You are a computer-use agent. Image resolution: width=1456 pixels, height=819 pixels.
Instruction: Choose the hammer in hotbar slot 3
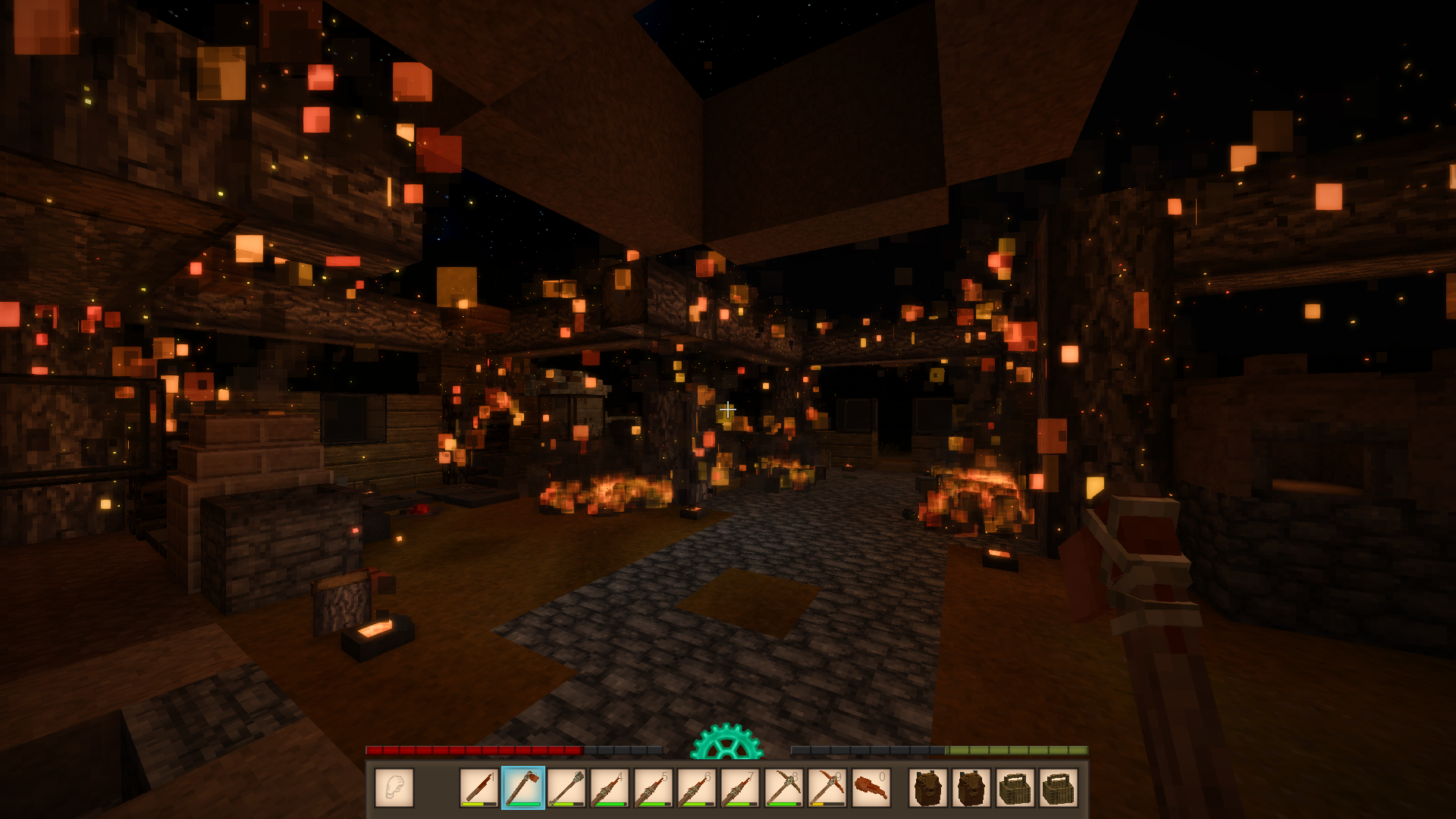pyautogui.click(x=566, y=788)
